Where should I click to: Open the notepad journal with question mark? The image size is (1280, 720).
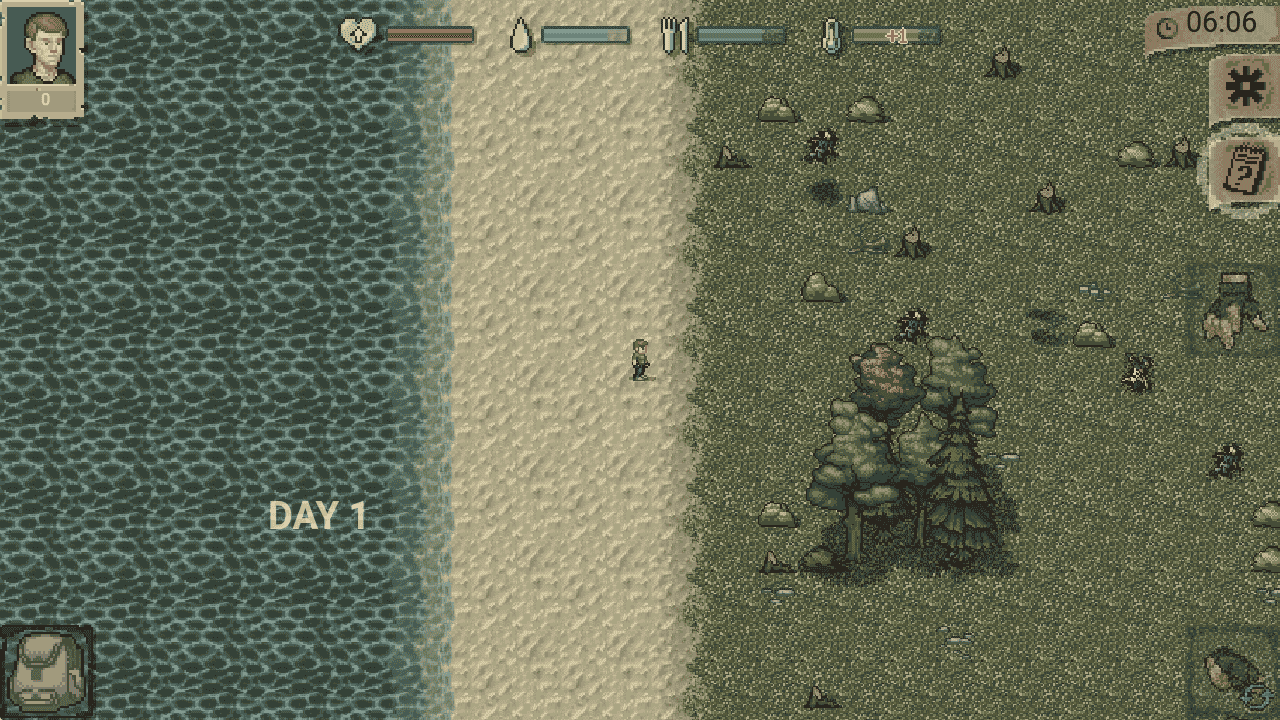[x=1245, y=170]
